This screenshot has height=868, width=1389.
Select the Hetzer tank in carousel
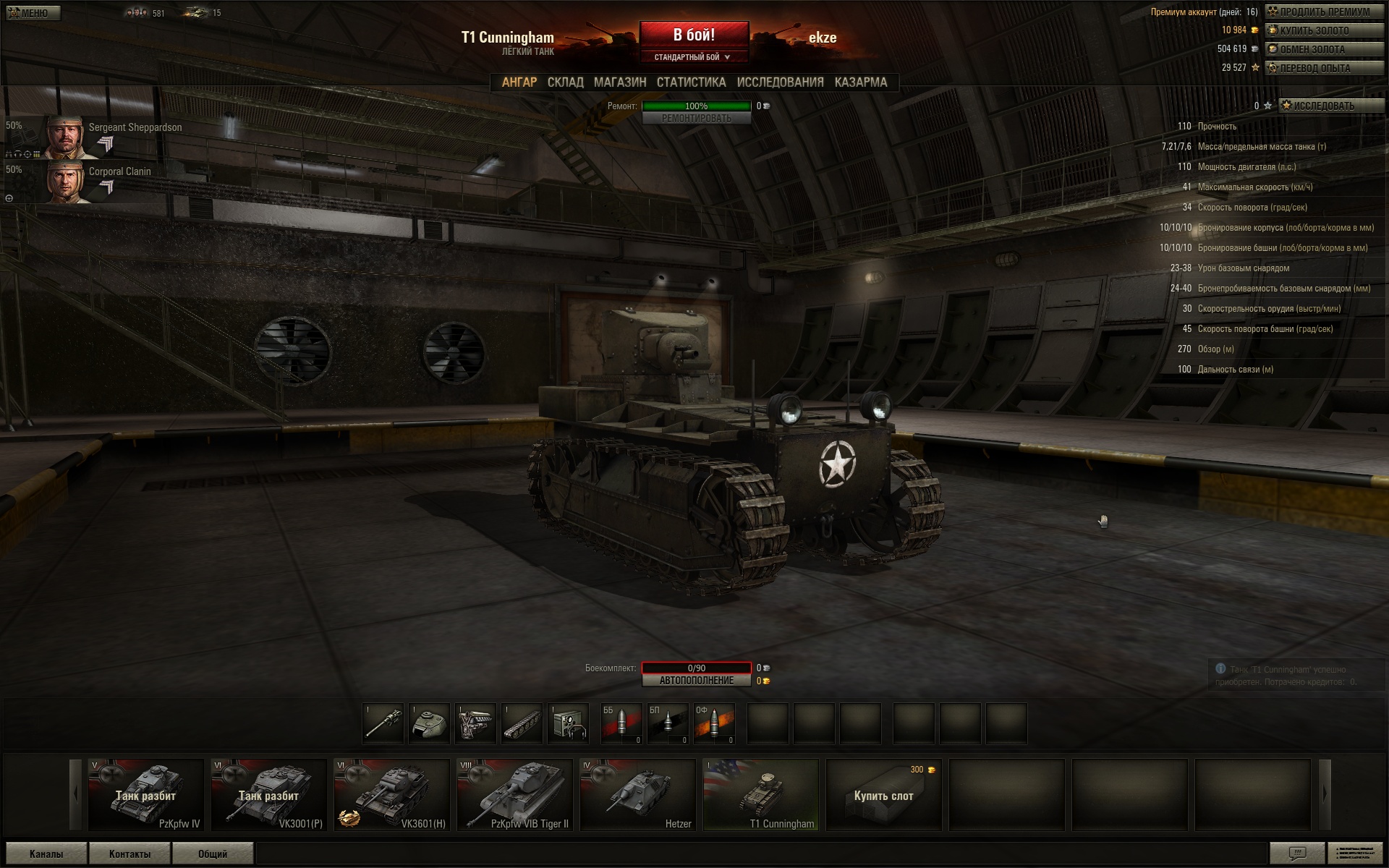[x=637, y=794]
